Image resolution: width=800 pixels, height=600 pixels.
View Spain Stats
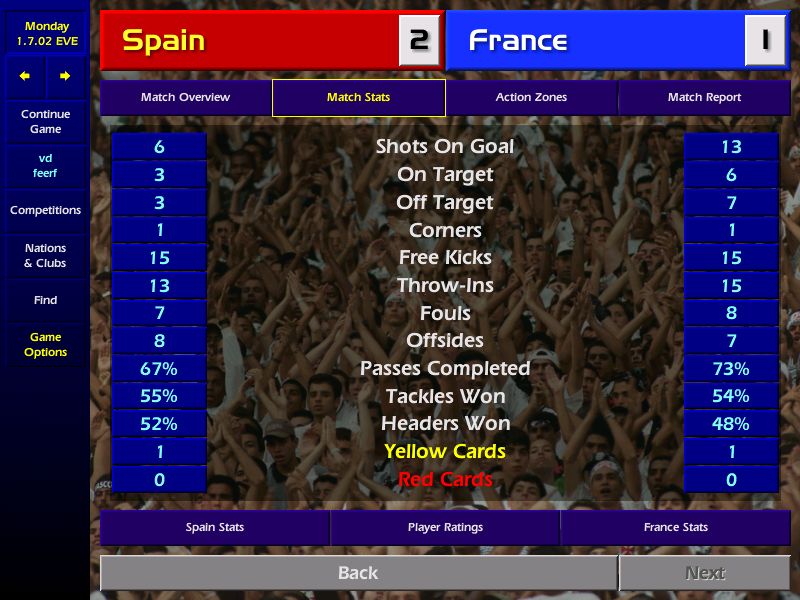215,527
